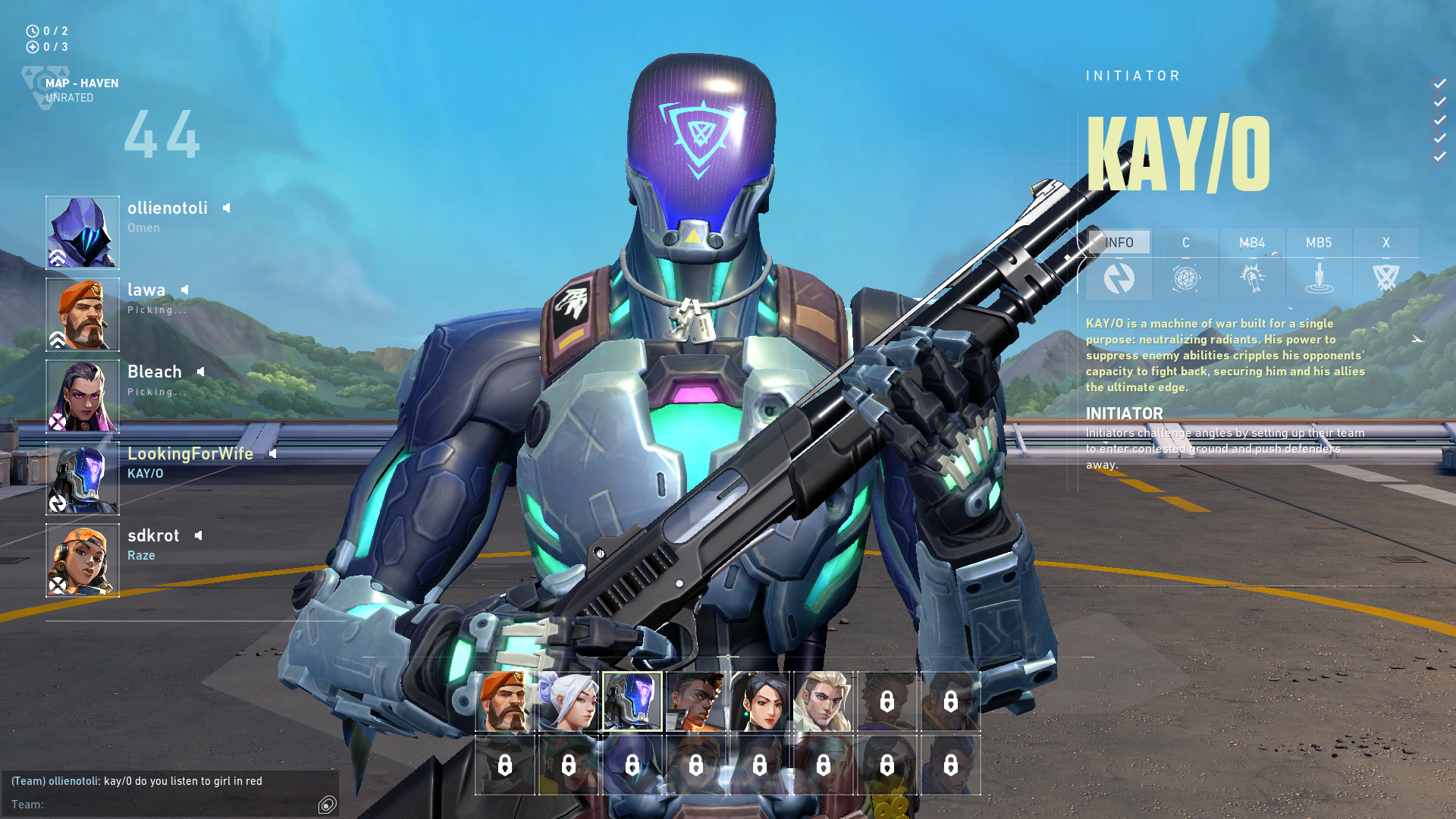
Task: Toggle the speaker icon beside LookingForWife
Action: click(272, 453)
